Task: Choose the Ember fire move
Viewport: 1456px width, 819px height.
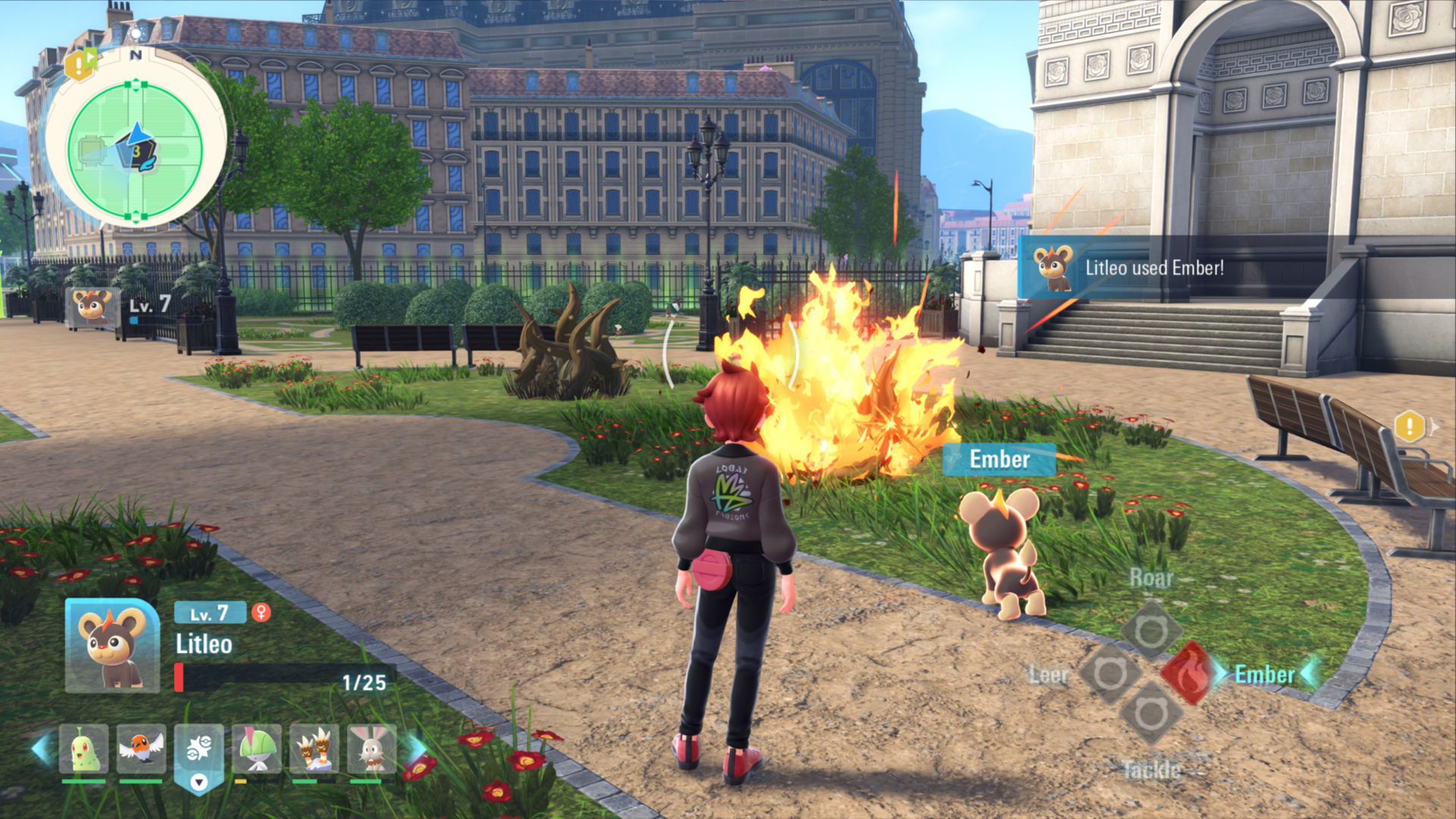Action: [x=1188, y=673]
